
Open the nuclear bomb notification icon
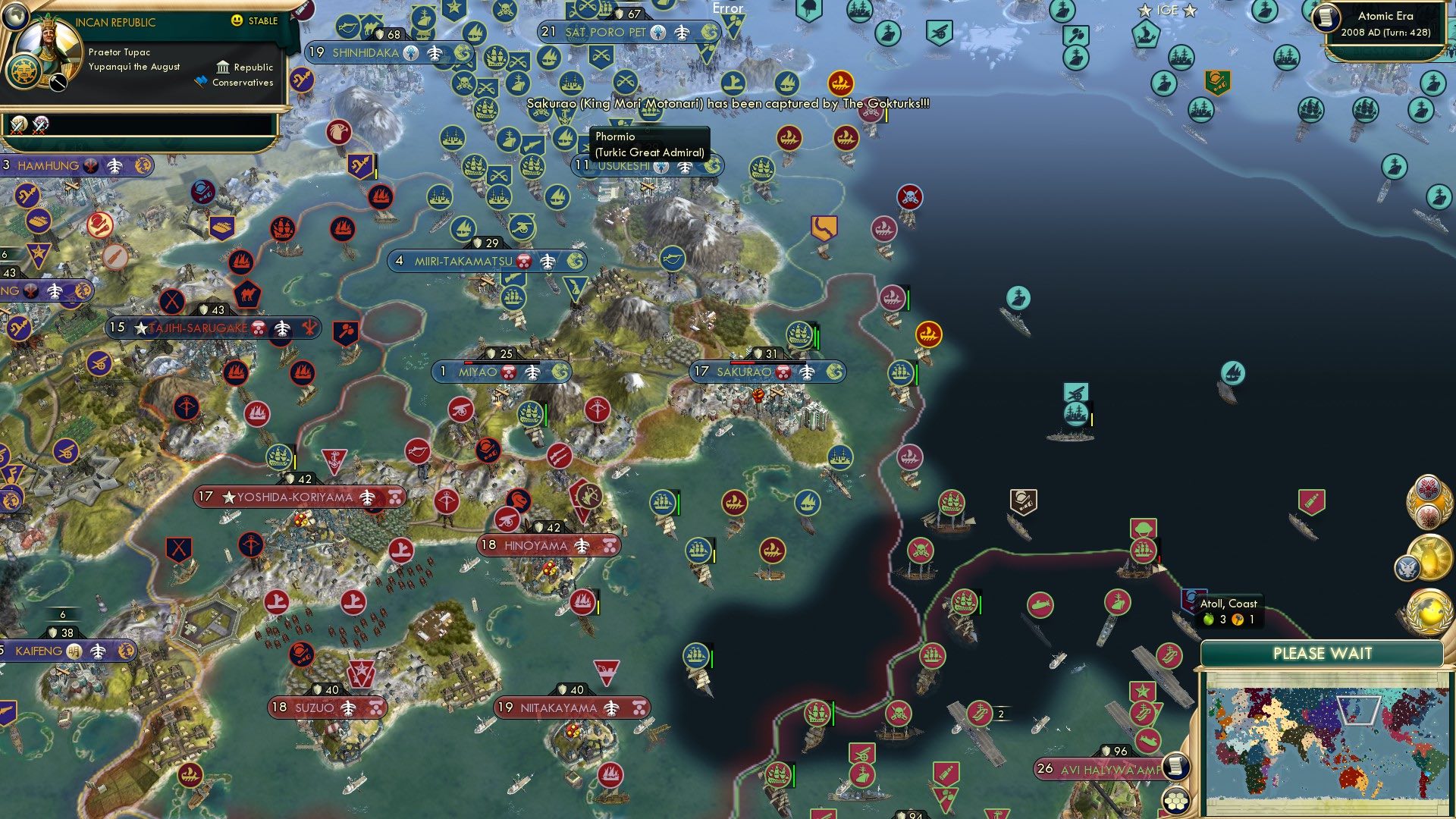[x=1430, y=556]
